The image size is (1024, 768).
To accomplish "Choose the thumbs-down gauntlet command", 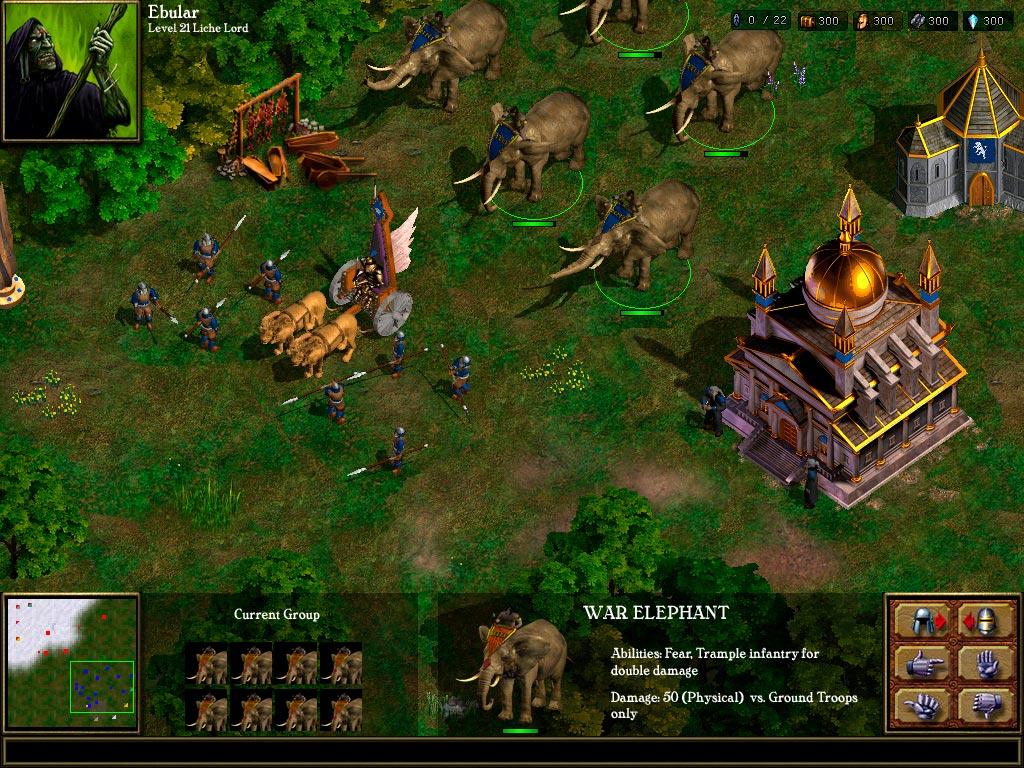I will tap(984, 704).
